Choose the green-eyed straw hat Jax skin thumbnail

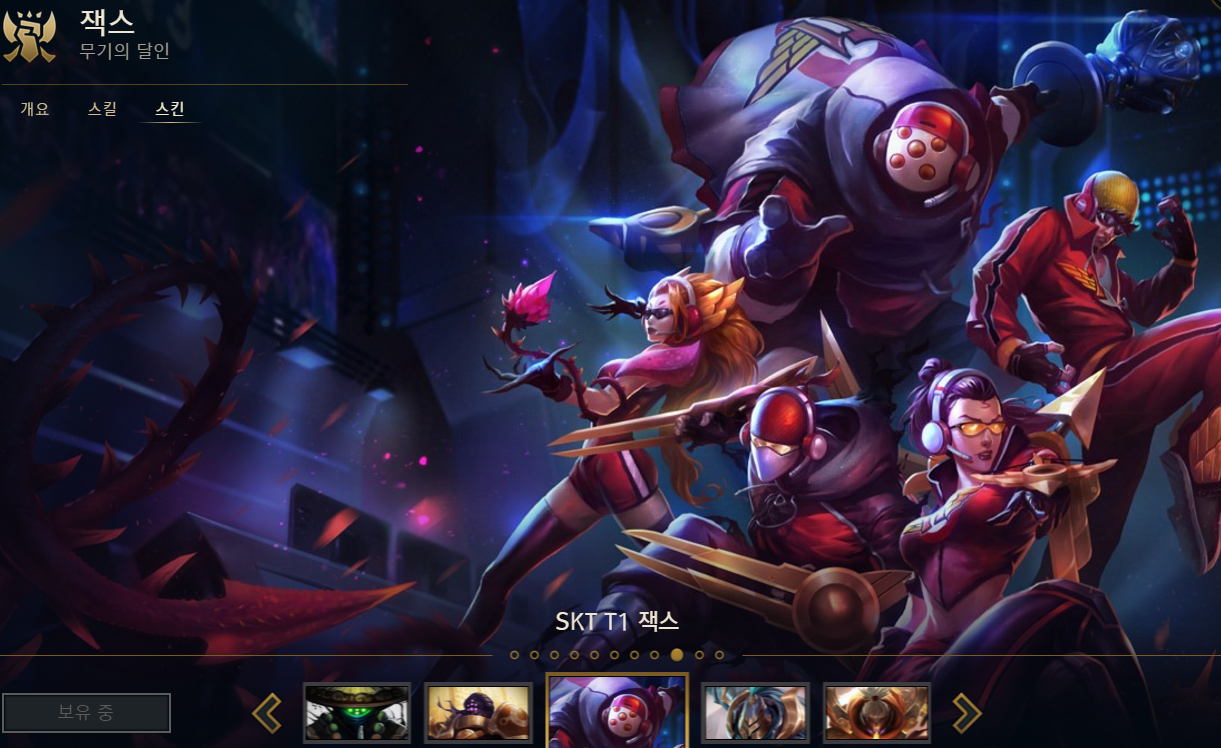357,713
